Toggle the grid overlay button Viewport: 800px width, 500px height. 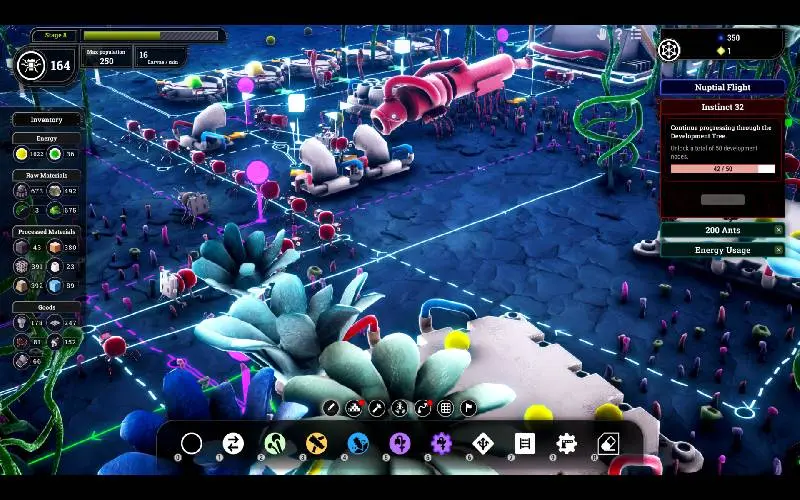pos(445,408)
